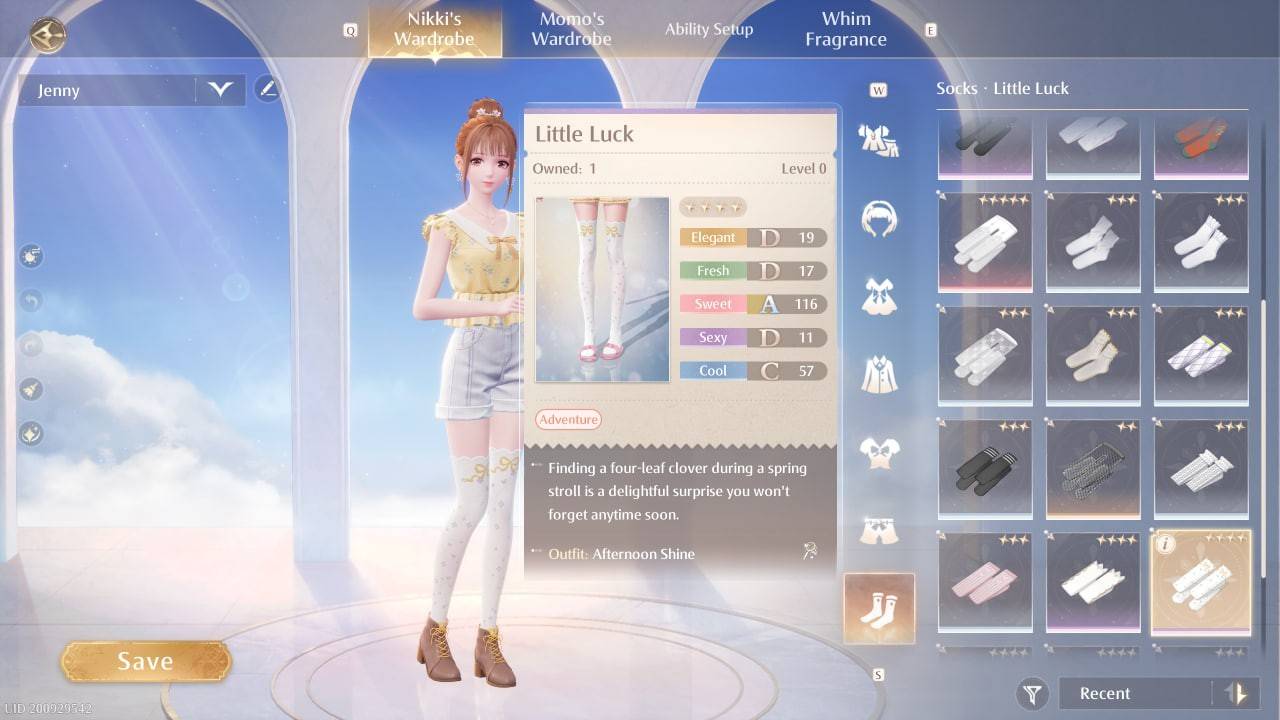The width and height of the screenshot is (1280, 720).
Task: Select the dress category icon
Action: coord(878,293)
